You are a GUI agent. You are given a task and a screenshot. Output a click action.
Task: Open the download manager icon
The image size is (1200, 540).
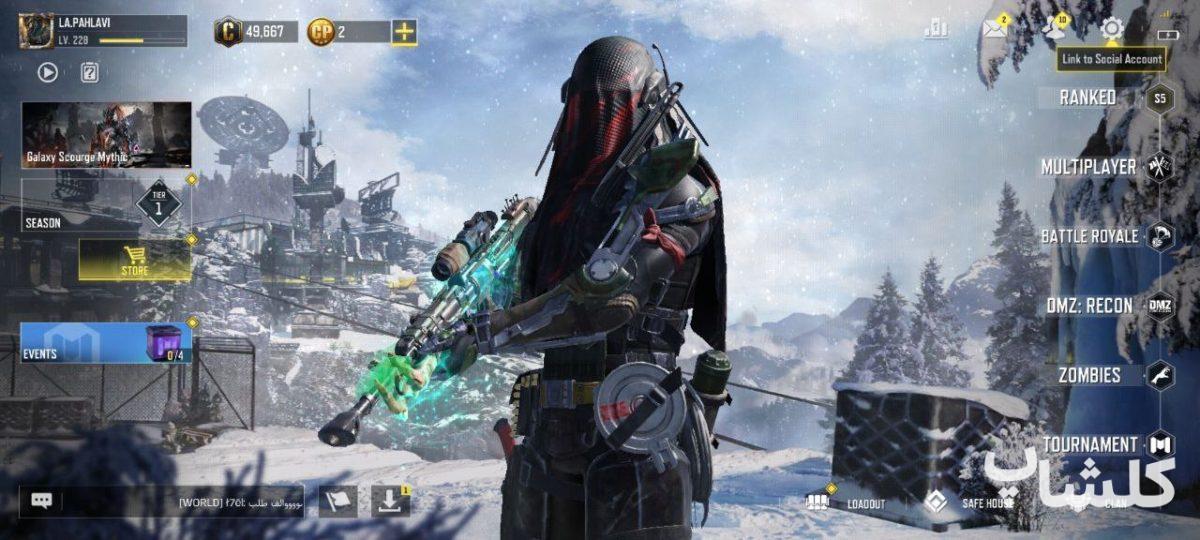tap(391, 501)
